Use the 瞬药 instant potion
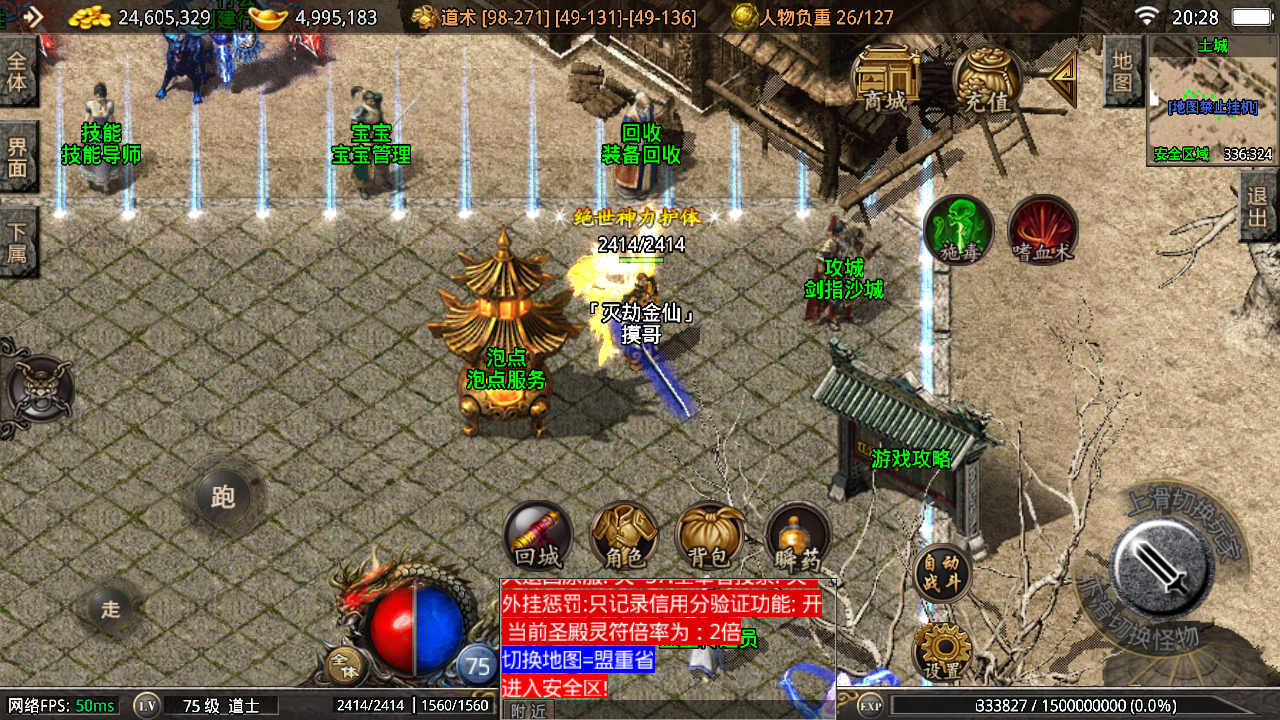This screenshot has height=720, width=1280. coord(797,536)
